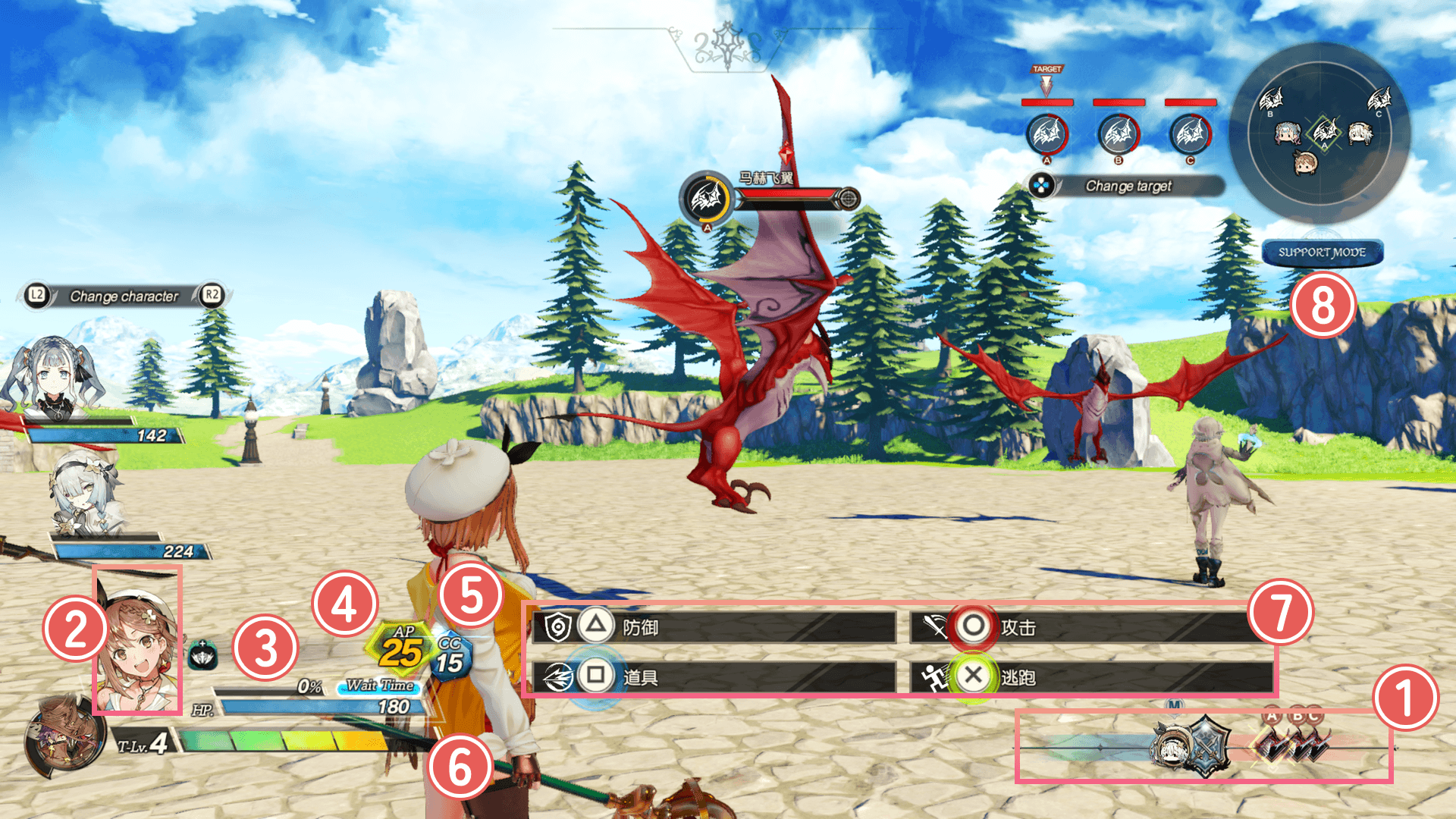Screen dimensions: 1456x819
Task: Click the CC 15 blue badge
Action: 452,657
